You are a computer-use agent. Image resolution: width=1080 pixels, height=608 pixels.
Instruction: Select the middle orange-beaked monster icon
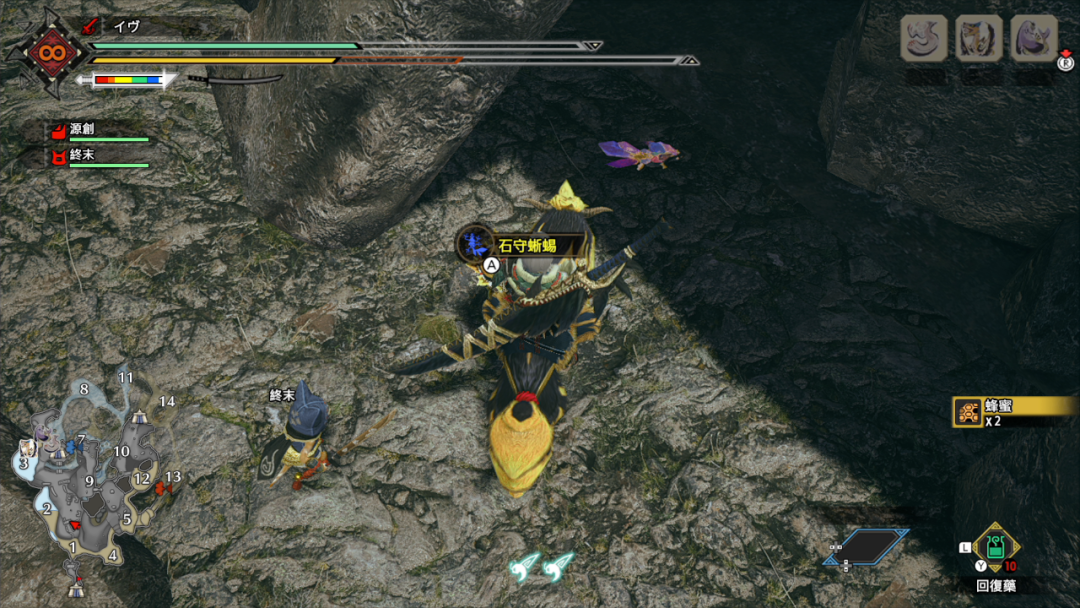[979, 39]
